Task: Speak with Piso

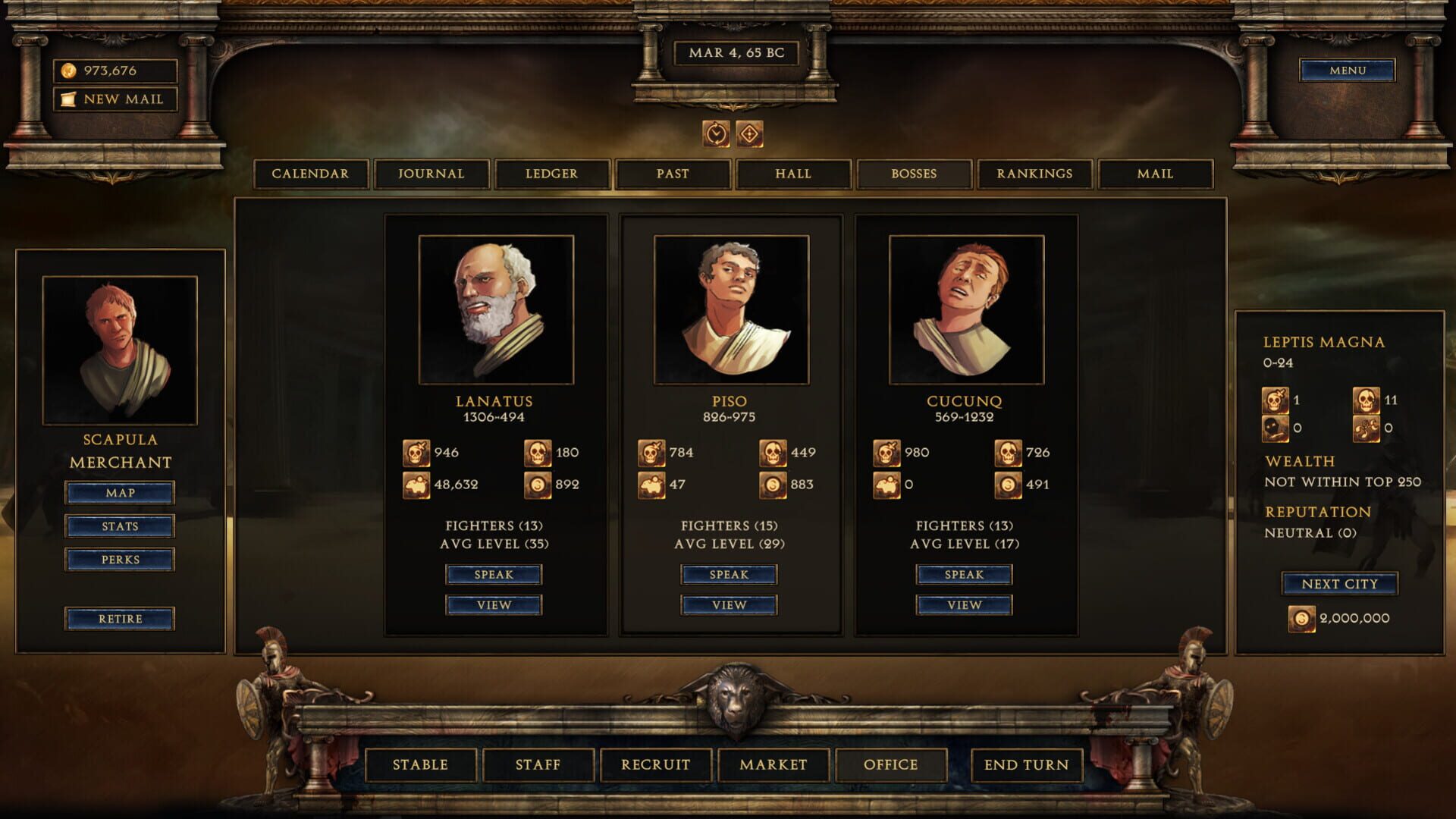Action: tap(729, 575)
